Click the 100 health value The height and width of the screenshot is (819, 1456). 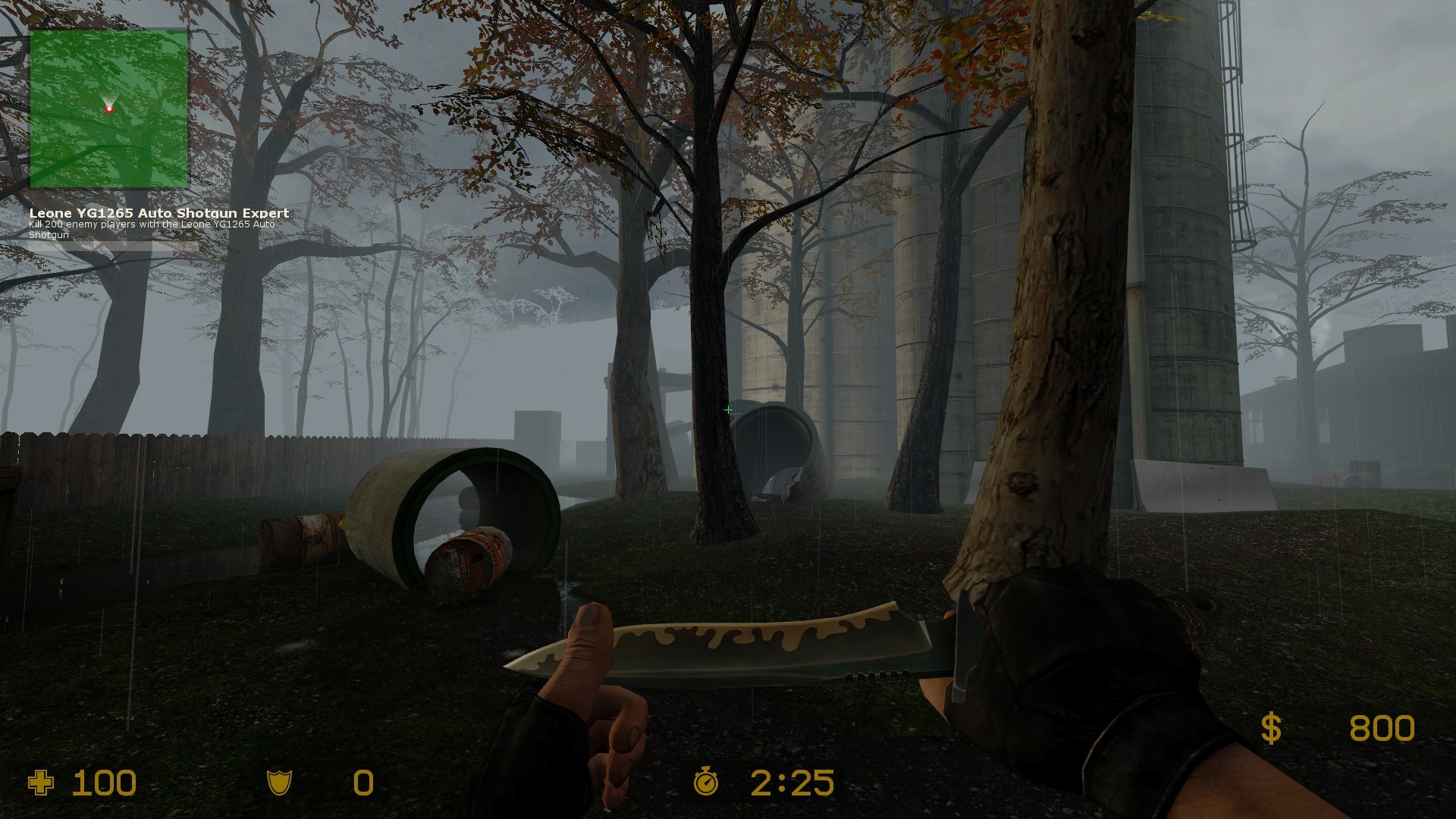click(102, 783)
